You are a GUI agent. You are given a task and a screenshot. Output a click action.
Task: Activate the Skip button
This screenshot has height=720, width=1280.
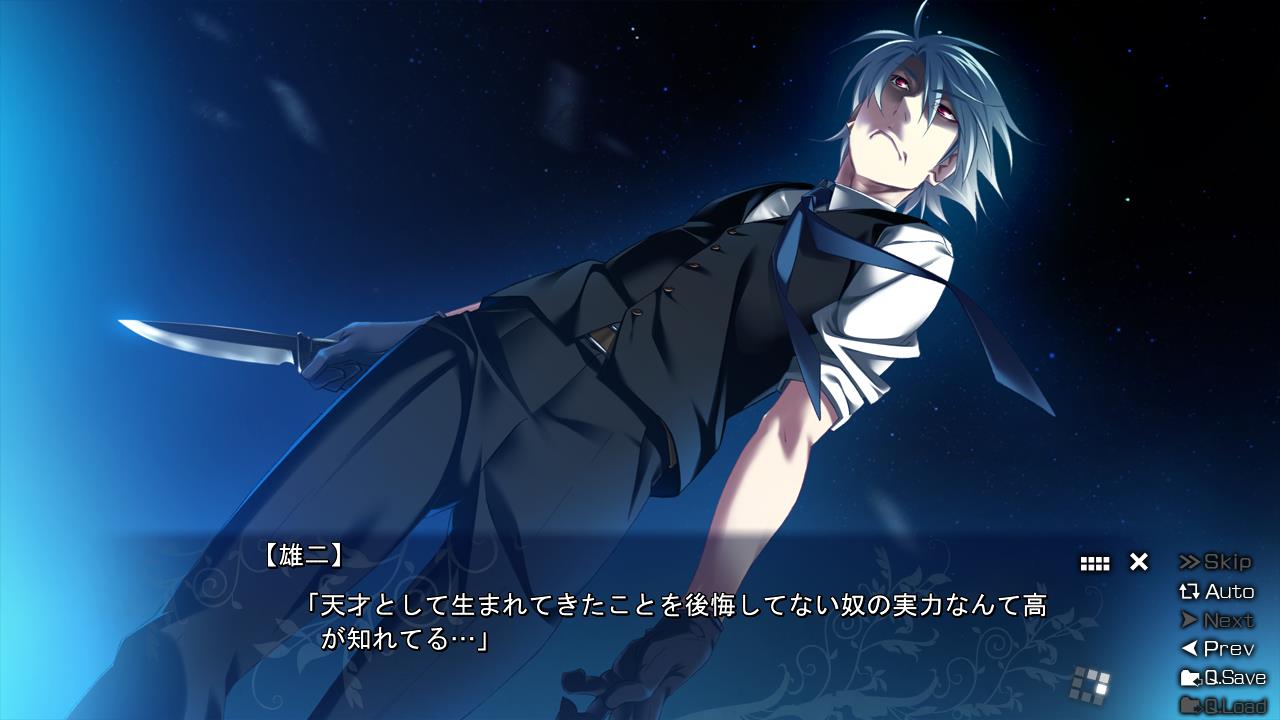pyautogui.click(x=1216, y=562)
